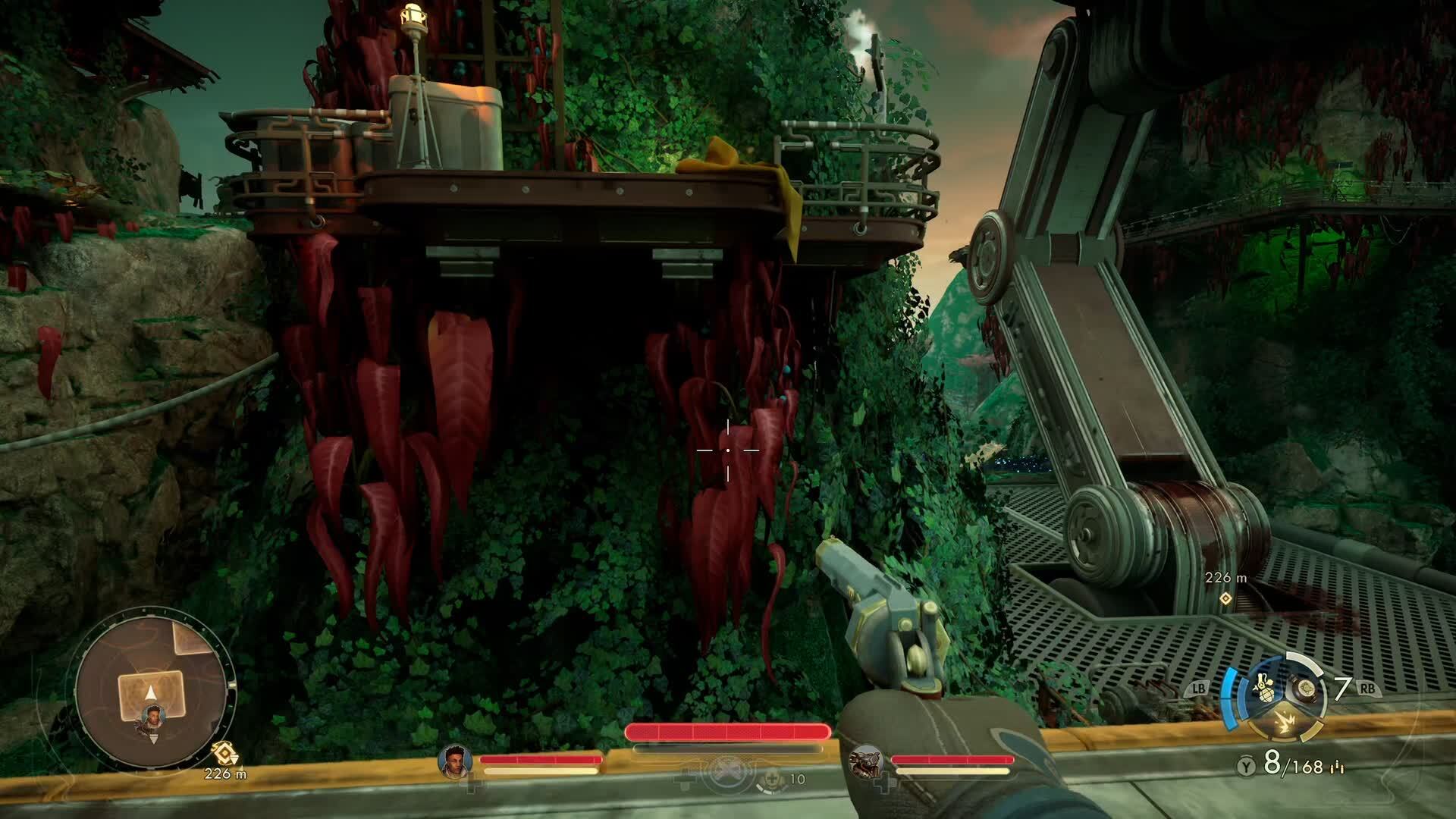1456x819 pixels.
Task: Select the masked companion portrait
Action: pos(865,761)
